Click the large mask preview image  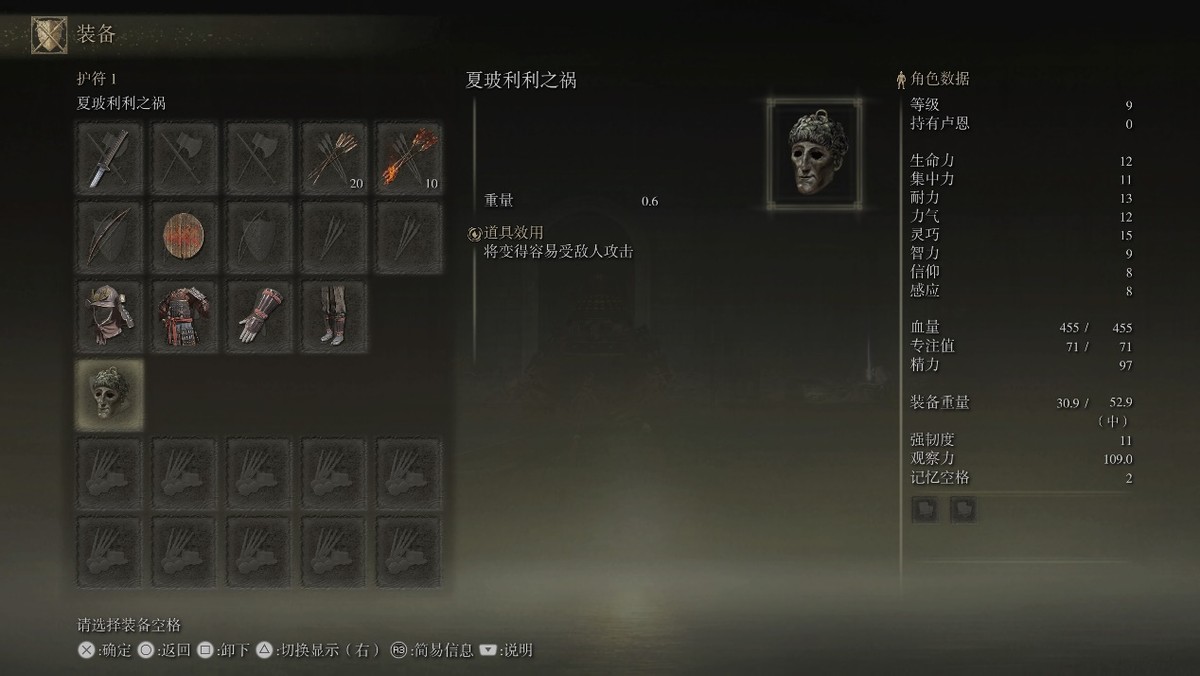[x=816, y=154]
